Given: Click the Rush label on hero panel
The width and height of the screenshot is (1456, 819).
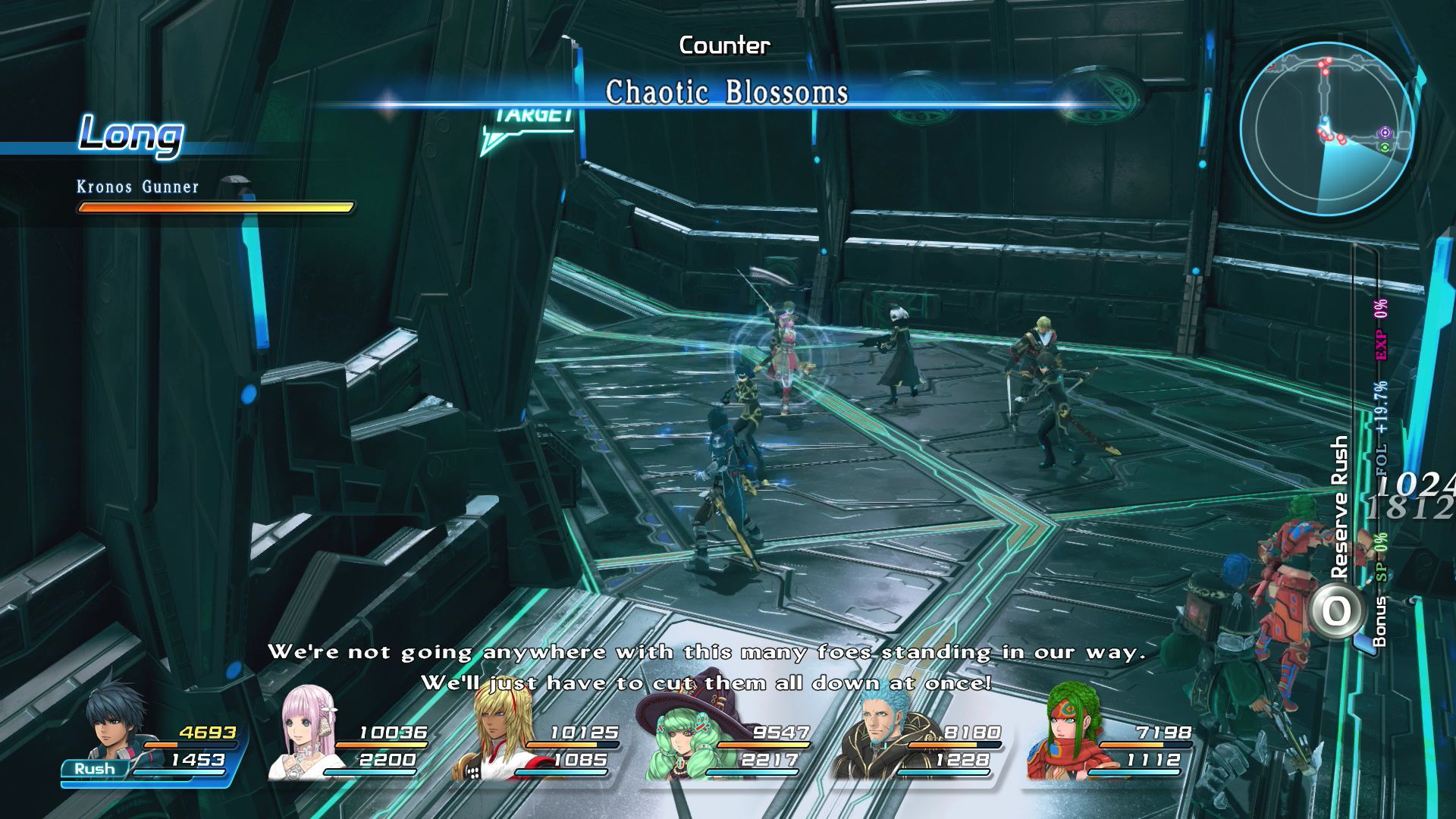Looking at the screenshot, I should 95,769.
